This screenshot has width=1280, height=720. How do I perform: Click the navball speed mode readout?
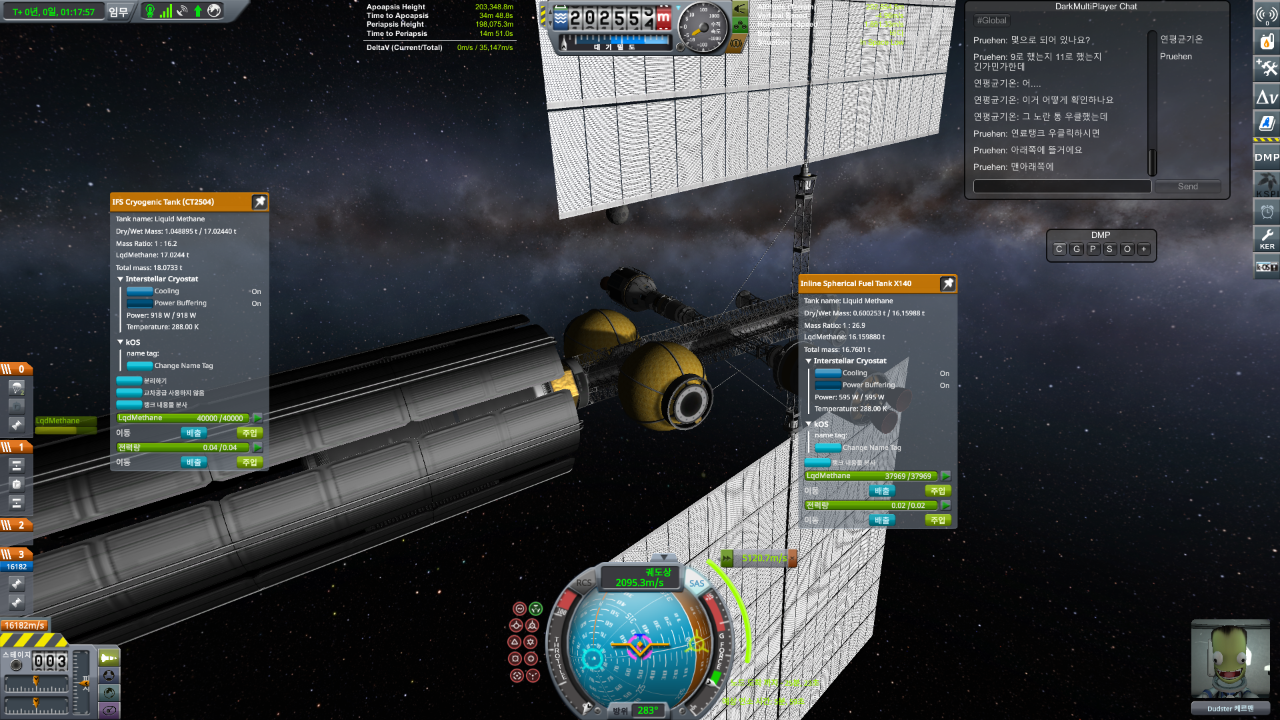click(641, 578)
